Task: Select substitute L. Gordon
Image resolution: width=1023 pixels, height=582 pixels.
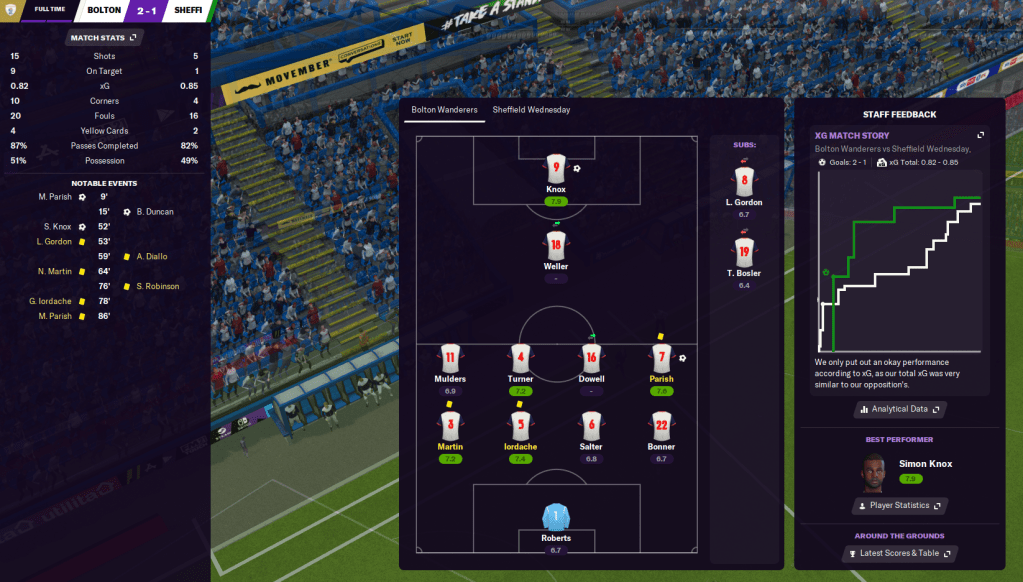Action: (x=743, y=182)
